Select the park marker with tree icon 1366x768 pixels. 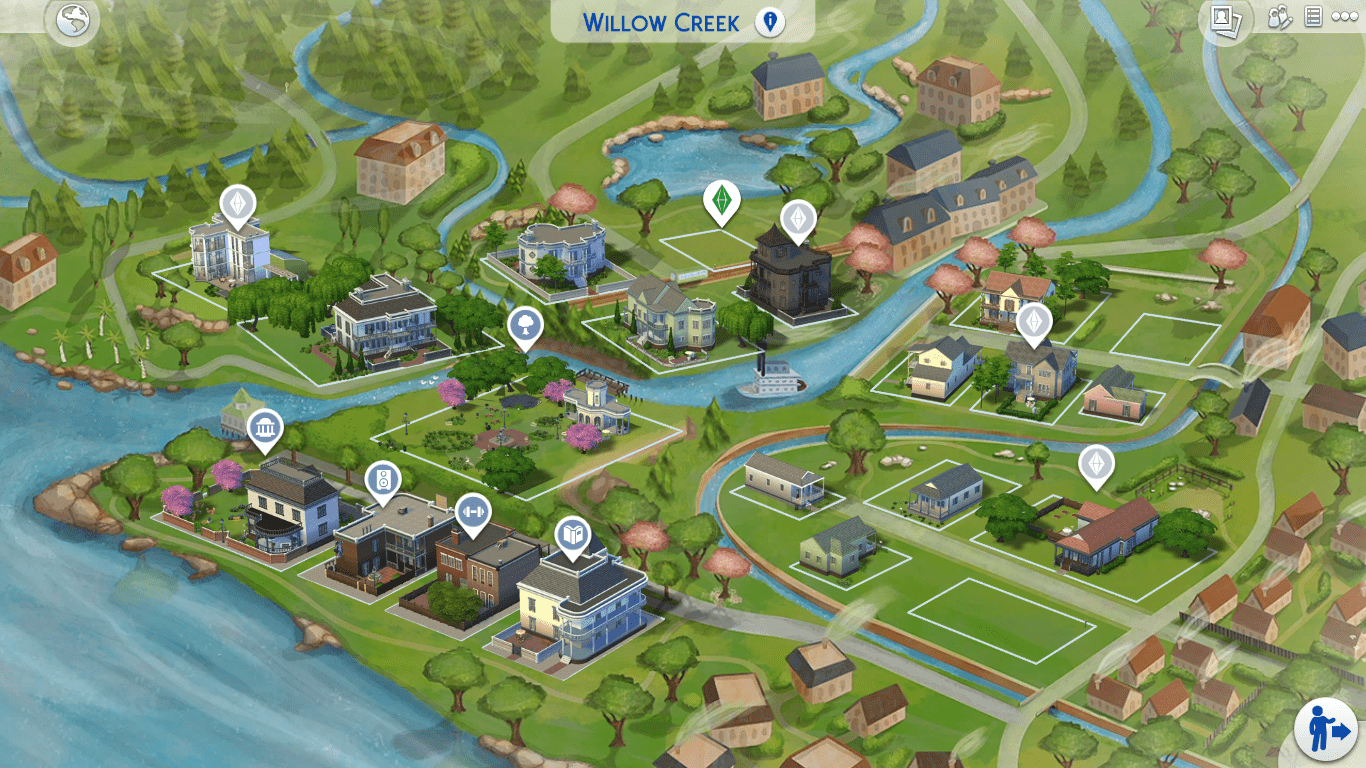point(523,325)
